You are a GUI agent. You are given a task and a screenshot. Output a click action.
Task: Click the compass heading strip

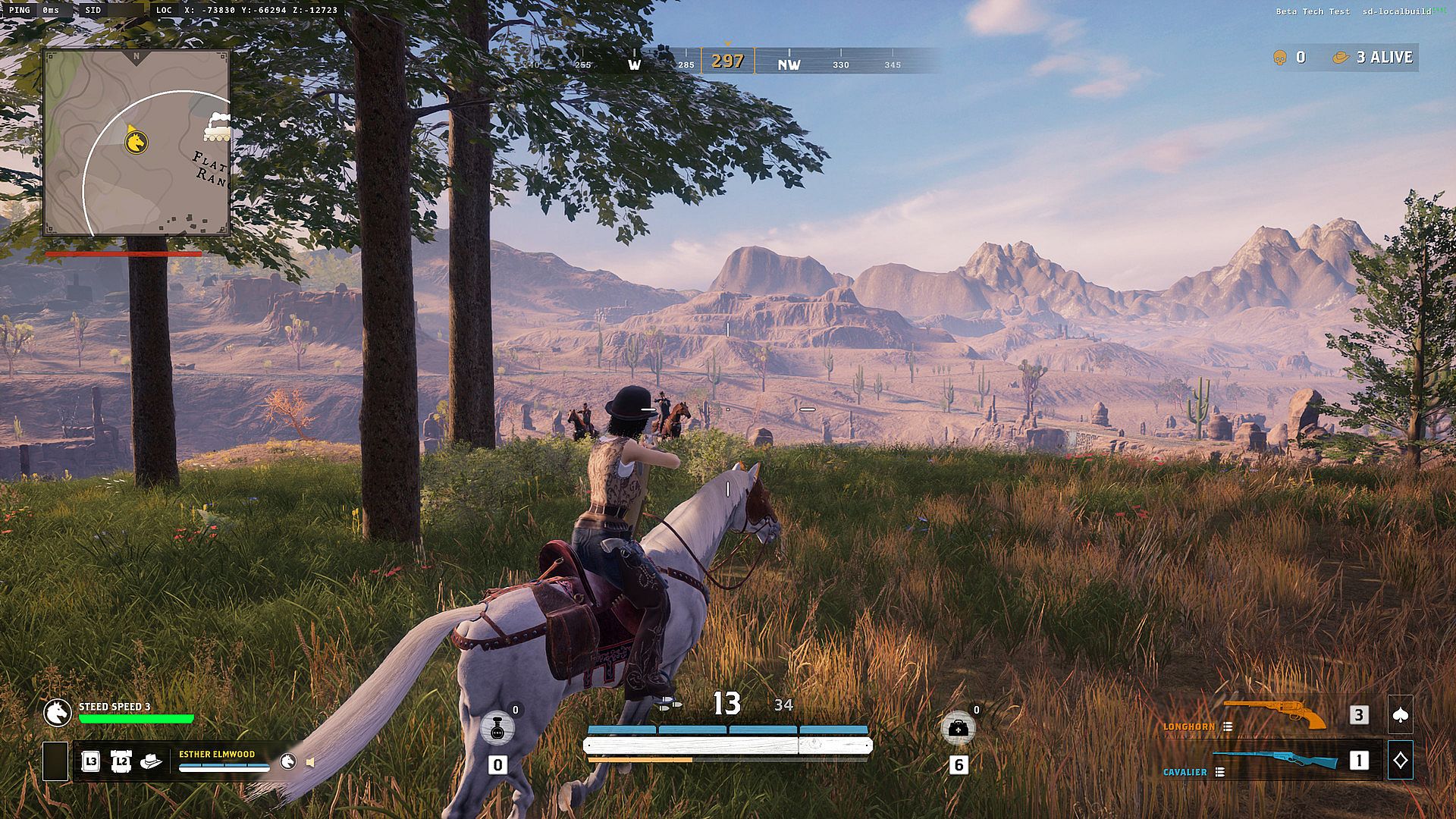(x=728, y=61)
